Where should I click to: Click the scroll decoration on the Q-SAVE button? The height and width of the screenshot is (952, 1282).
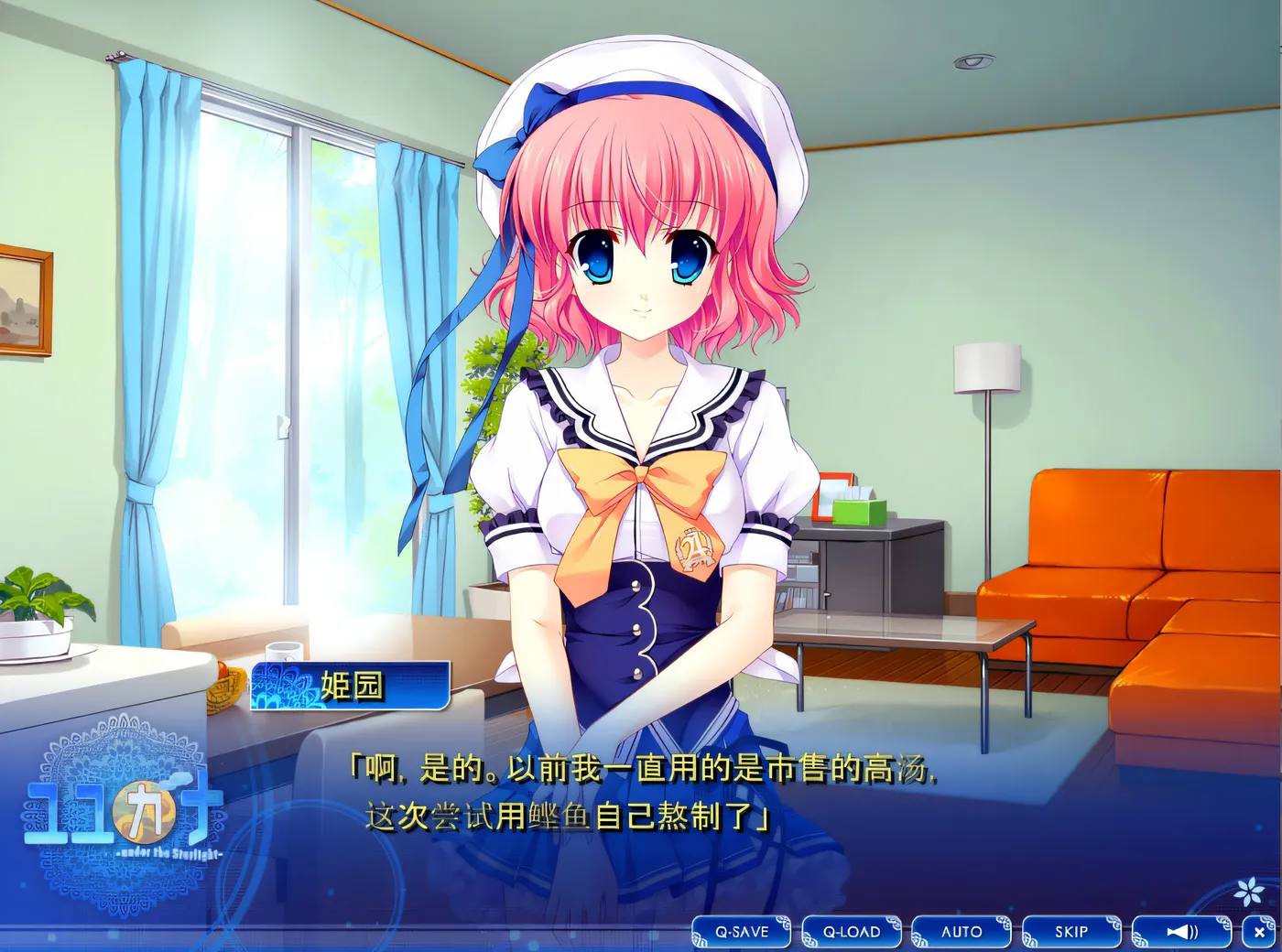pyautogui.click(x=784, y=922)
